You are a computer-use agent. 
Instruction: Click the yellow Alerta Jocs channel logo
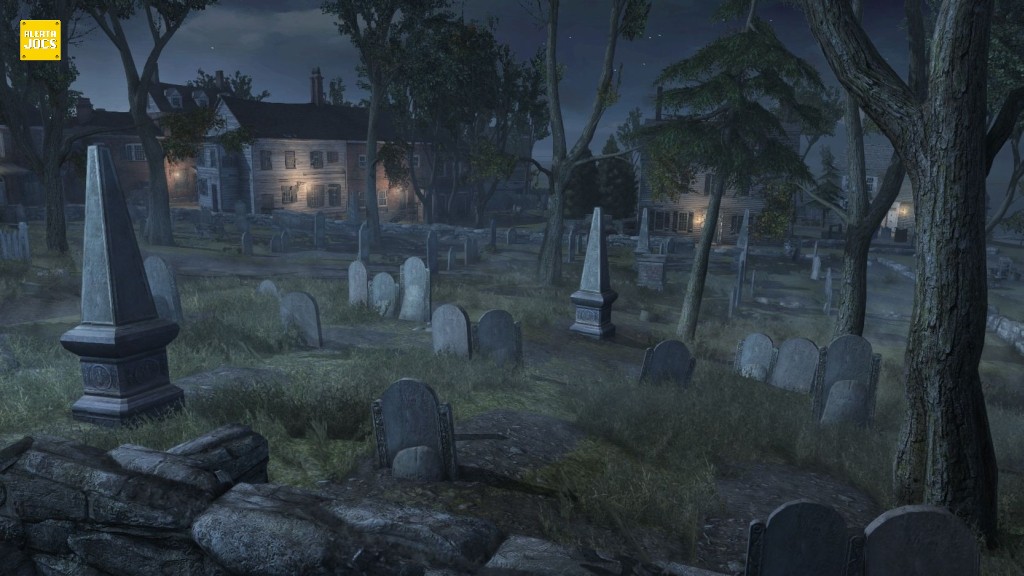[x=40, y=40]
